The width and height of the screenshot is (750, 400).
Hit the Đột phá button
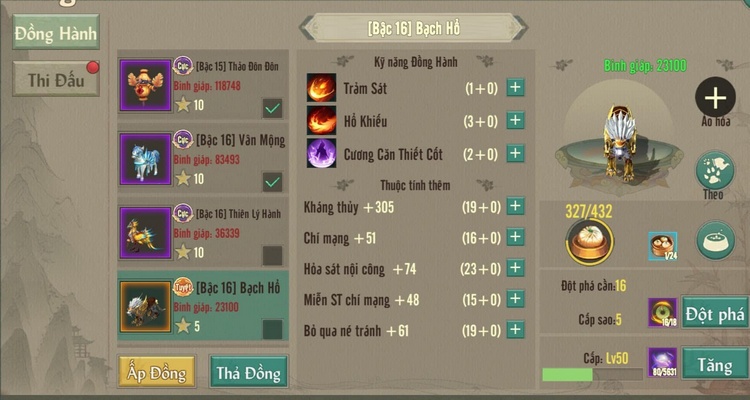click(x=715, y=314)
